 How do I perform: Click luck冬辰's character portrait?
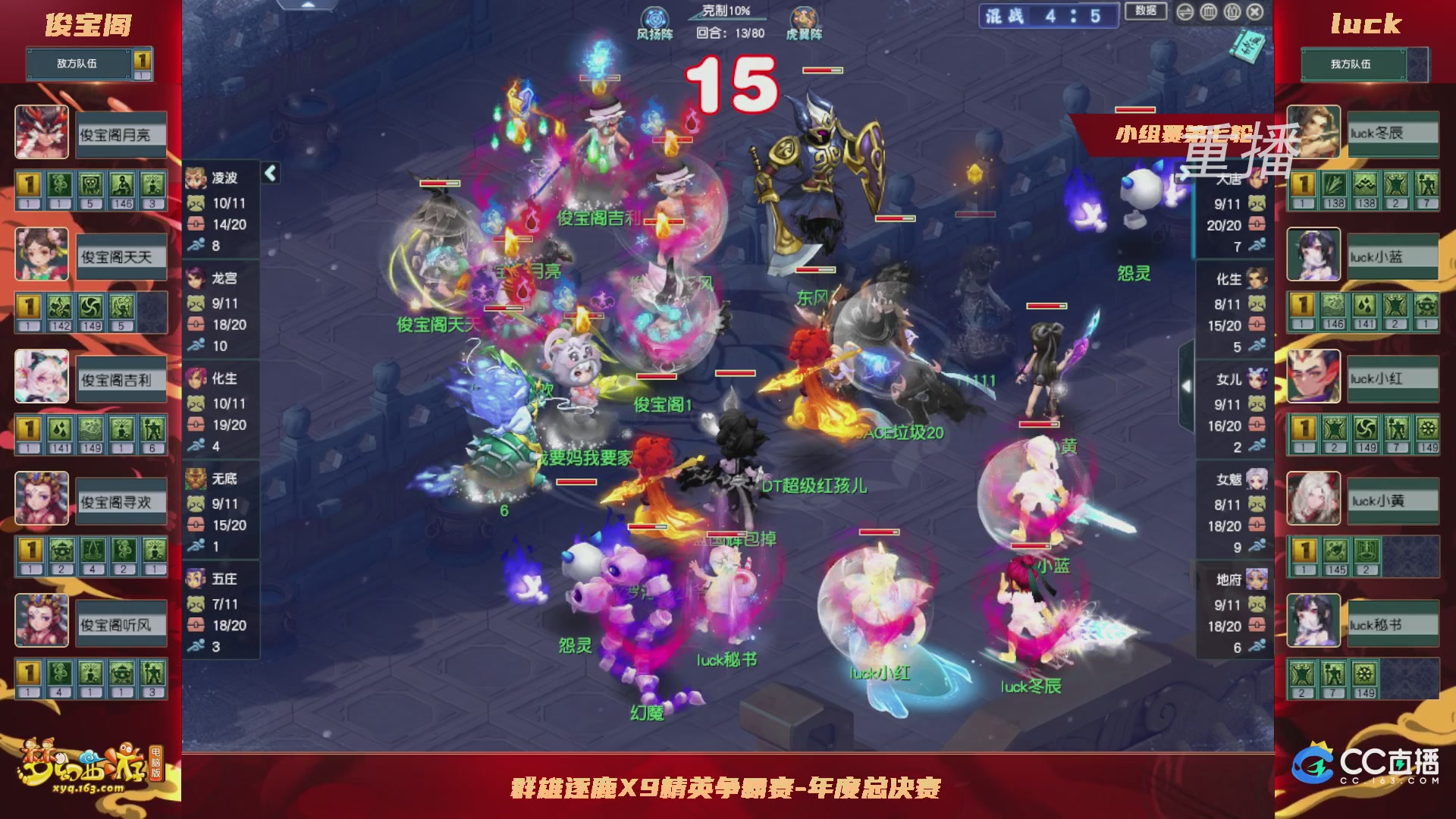(x=1313, y=133)
